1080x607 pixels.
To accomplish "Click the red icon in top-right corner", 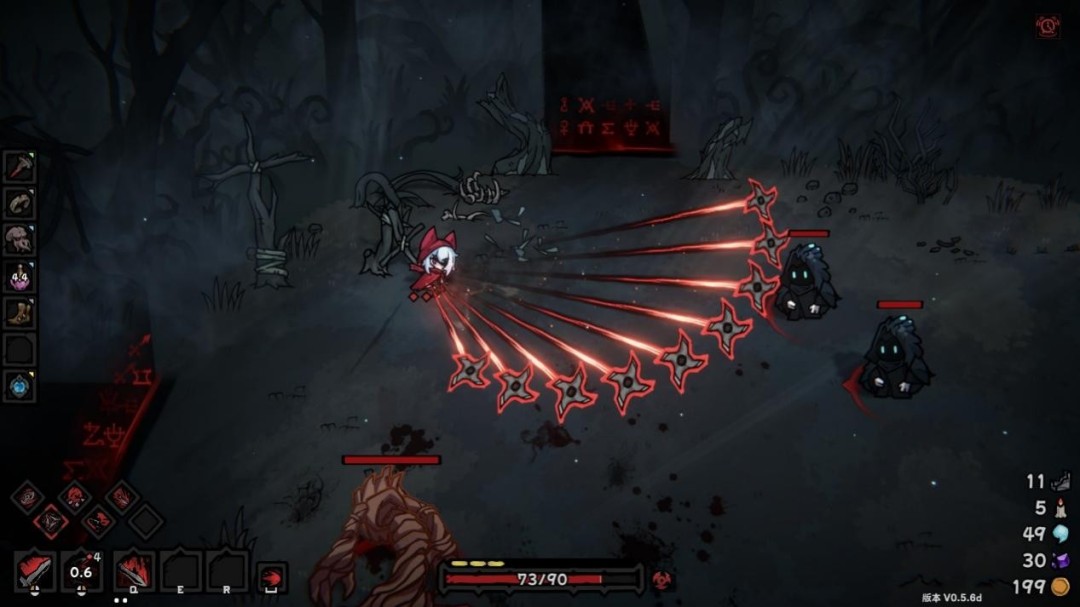I will click(1047, 26).
